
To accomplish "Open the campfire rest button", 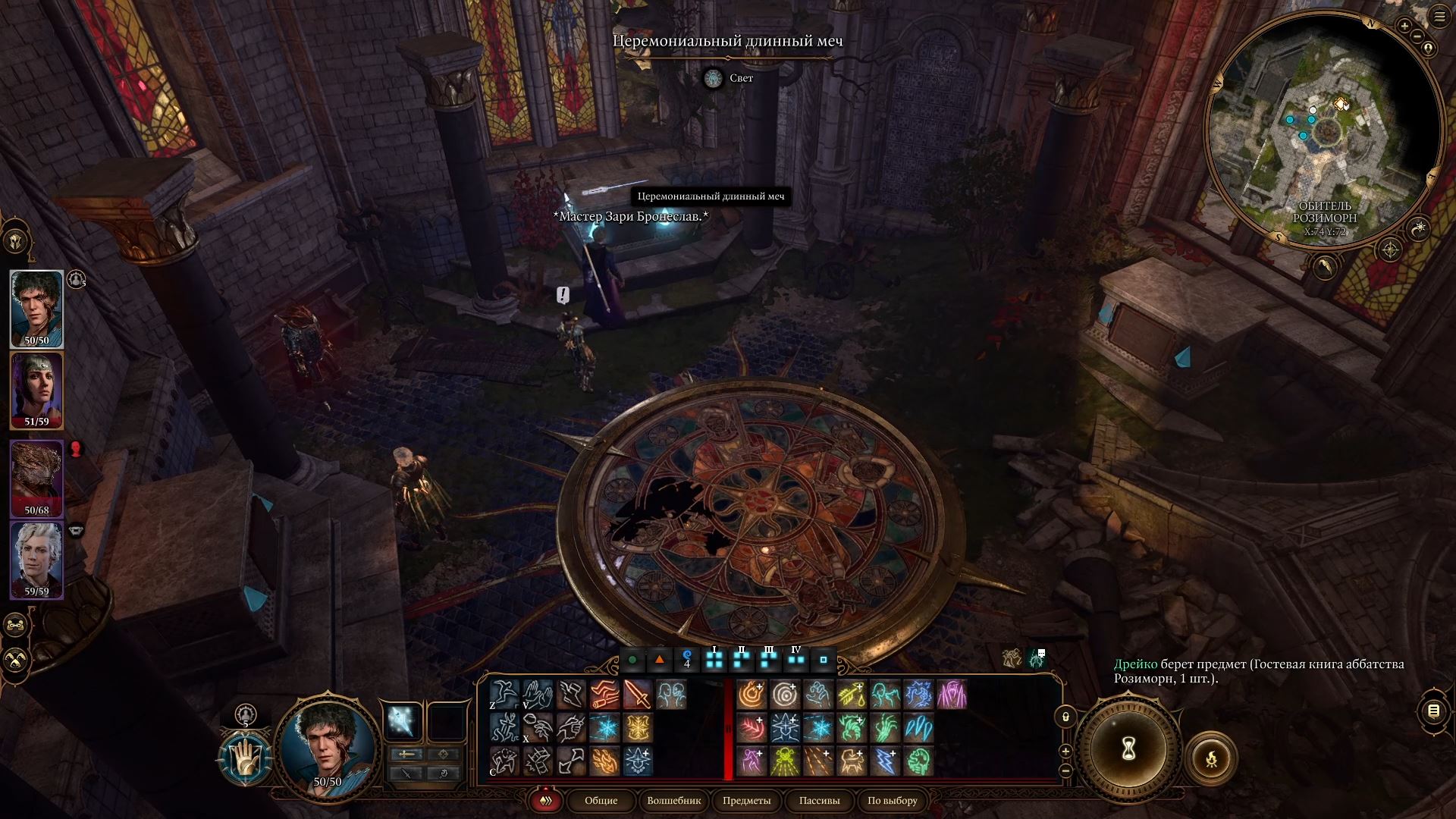I will [x=1211, y=757].
